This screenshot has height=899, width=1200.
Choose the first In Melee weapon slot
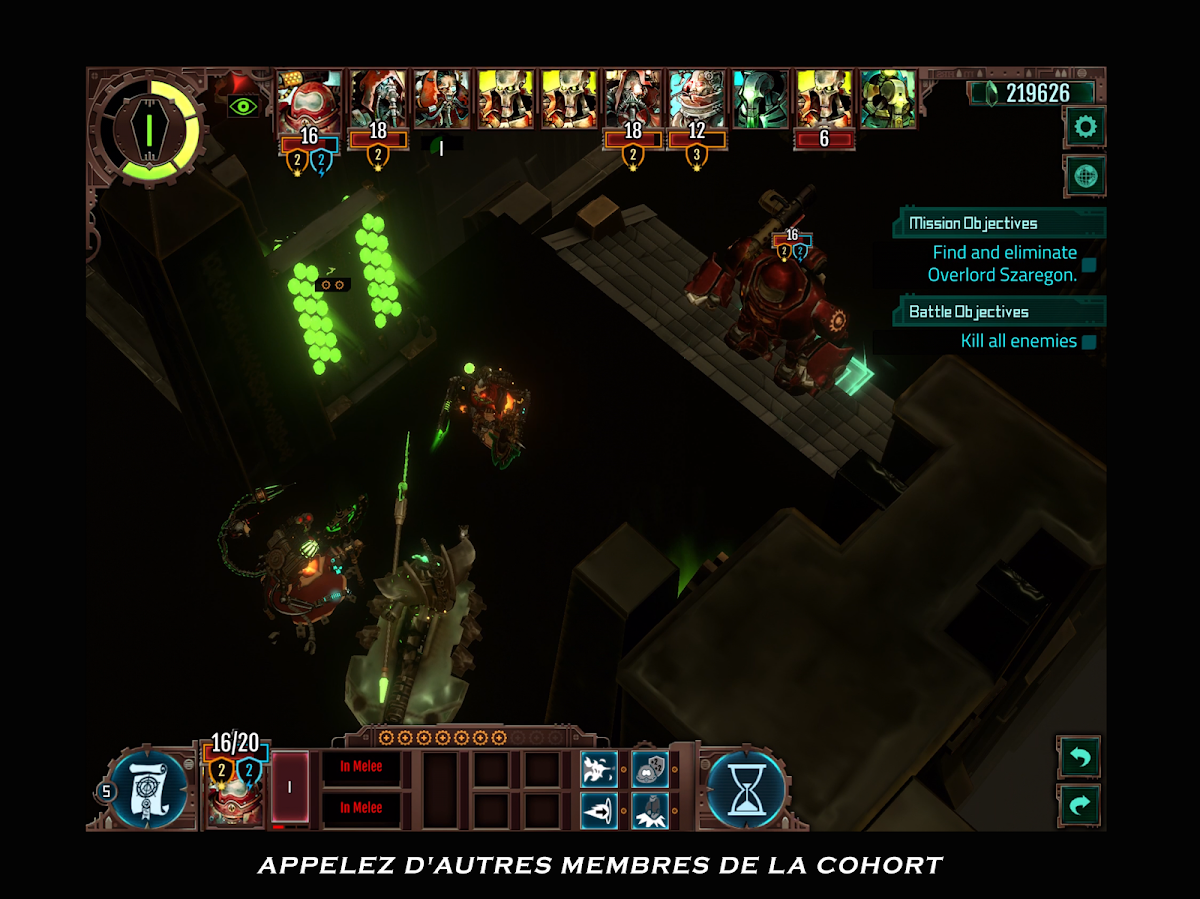tap(361, 767)
